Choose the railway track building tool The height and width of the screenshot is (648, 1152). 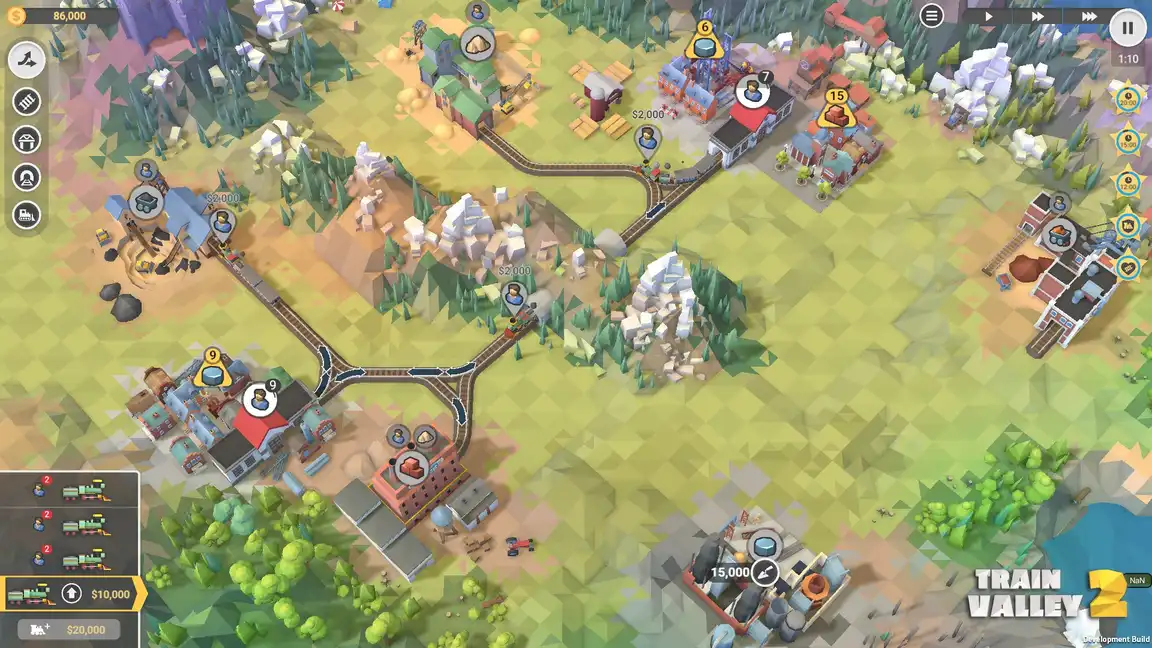coord(27,101)
